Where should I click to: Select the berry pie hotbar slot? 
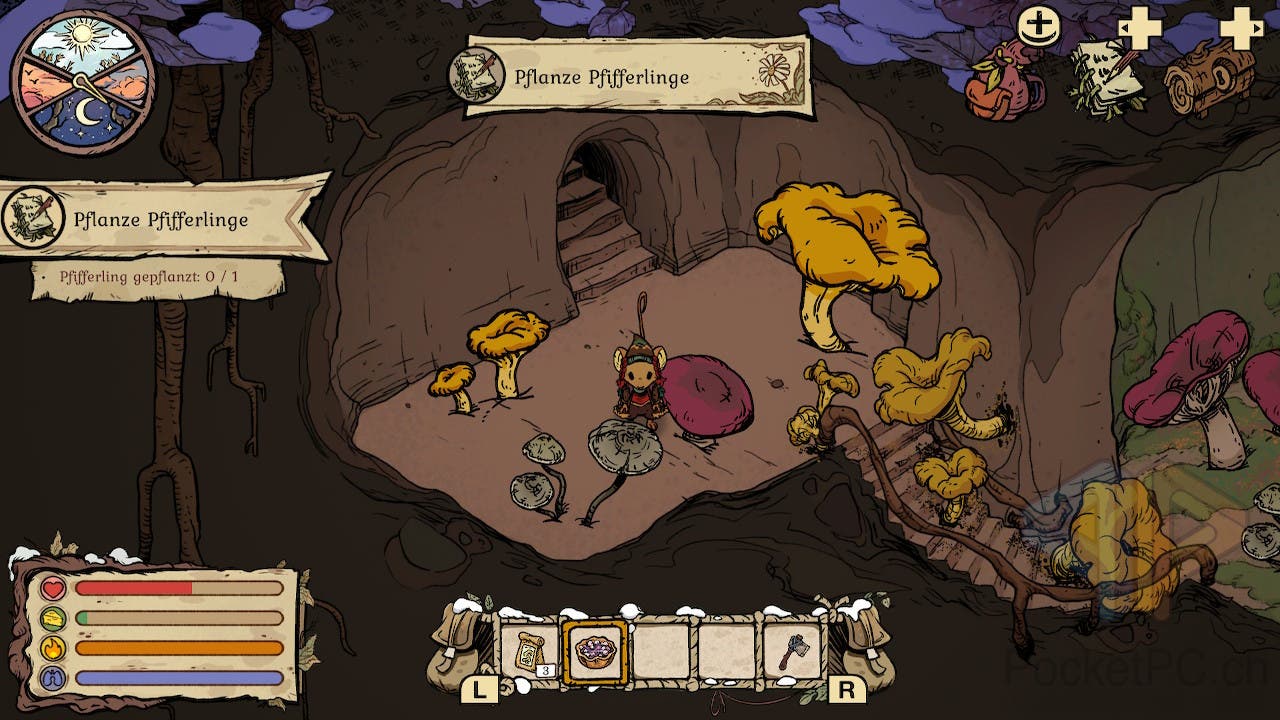(595, 653)
